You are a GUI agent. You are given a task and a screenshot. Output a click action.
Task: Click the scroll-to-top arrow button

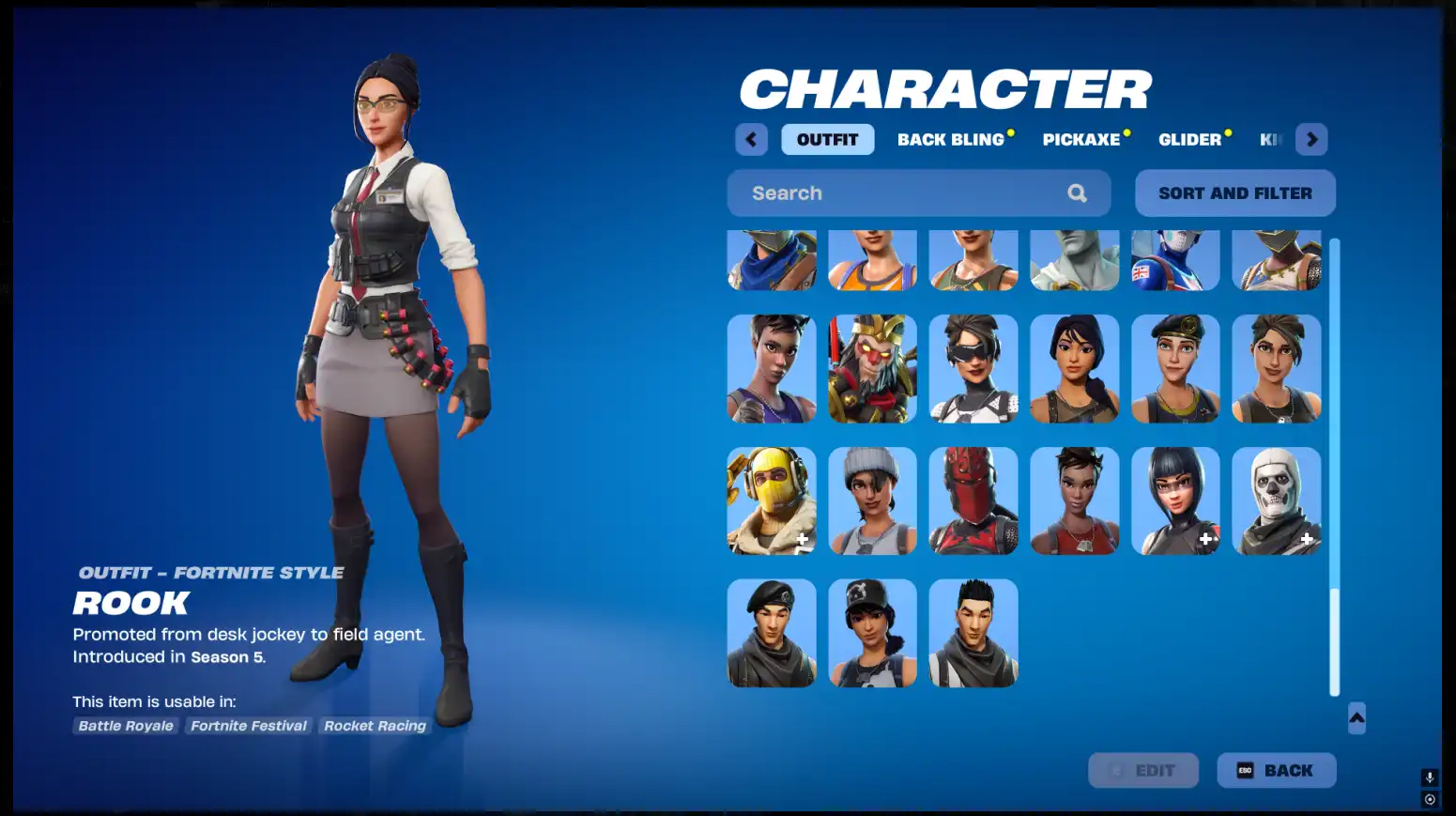click(x=1356, y=718)
